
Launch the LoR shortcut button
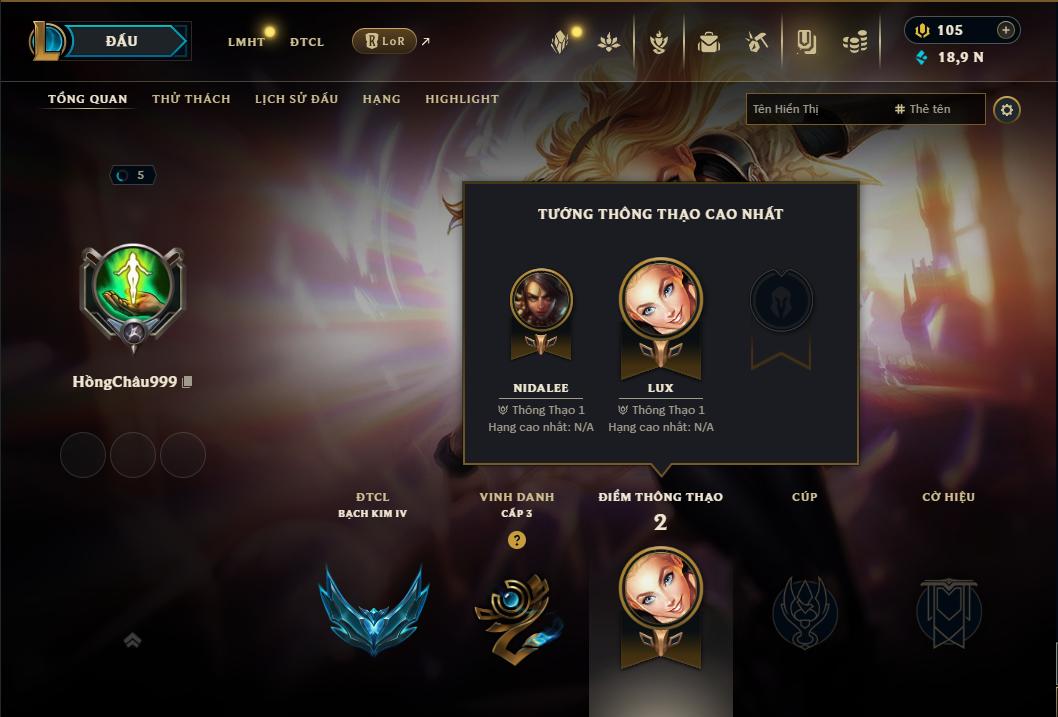[x=384, y=42]
